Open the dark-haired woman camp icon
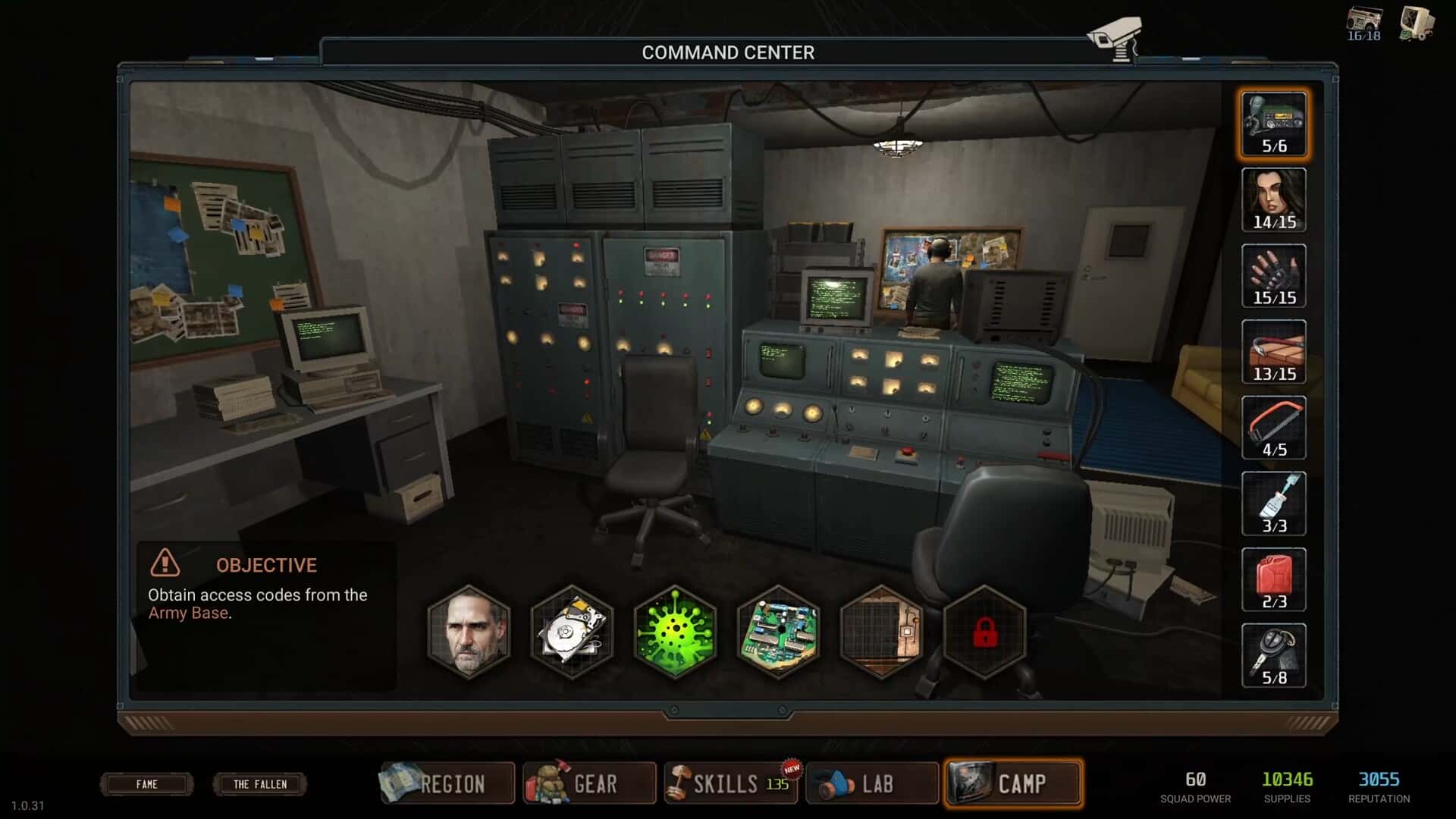The image size is (1456, 819). (x=1274, y=200)
